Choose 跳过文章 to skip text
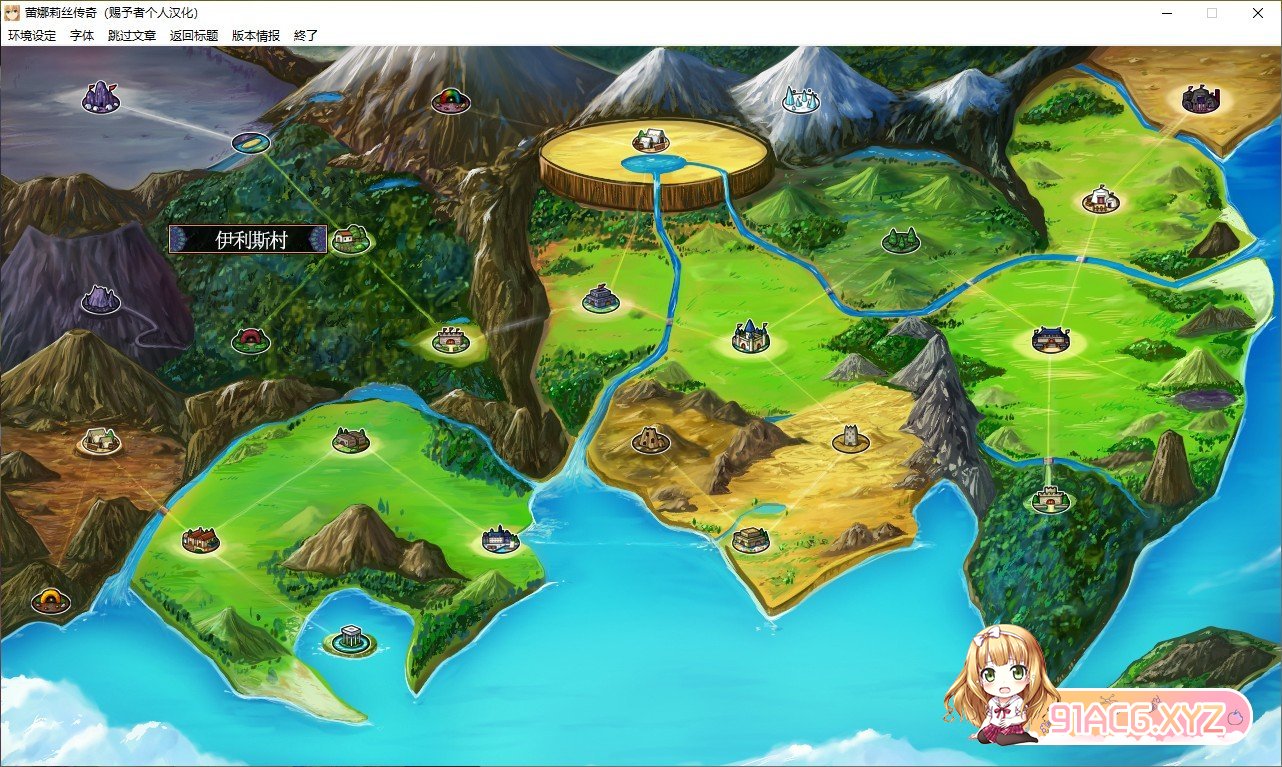The width and height of the screenshot is (1282, 767). (132, 35)
